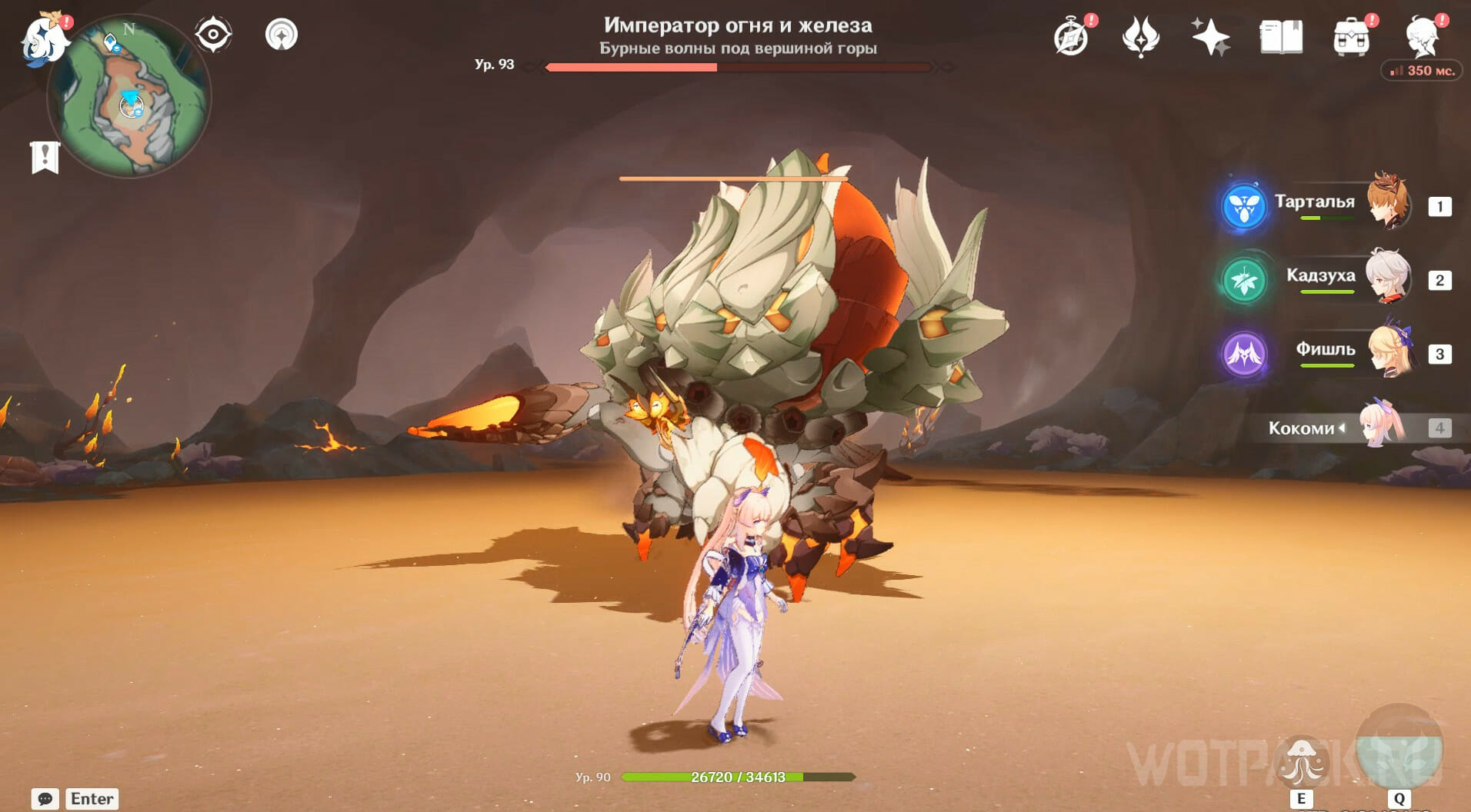This screenshot has width=1471, height=812.
Task: Open the adventurer handbook book icon
Action: point(1281,37)
